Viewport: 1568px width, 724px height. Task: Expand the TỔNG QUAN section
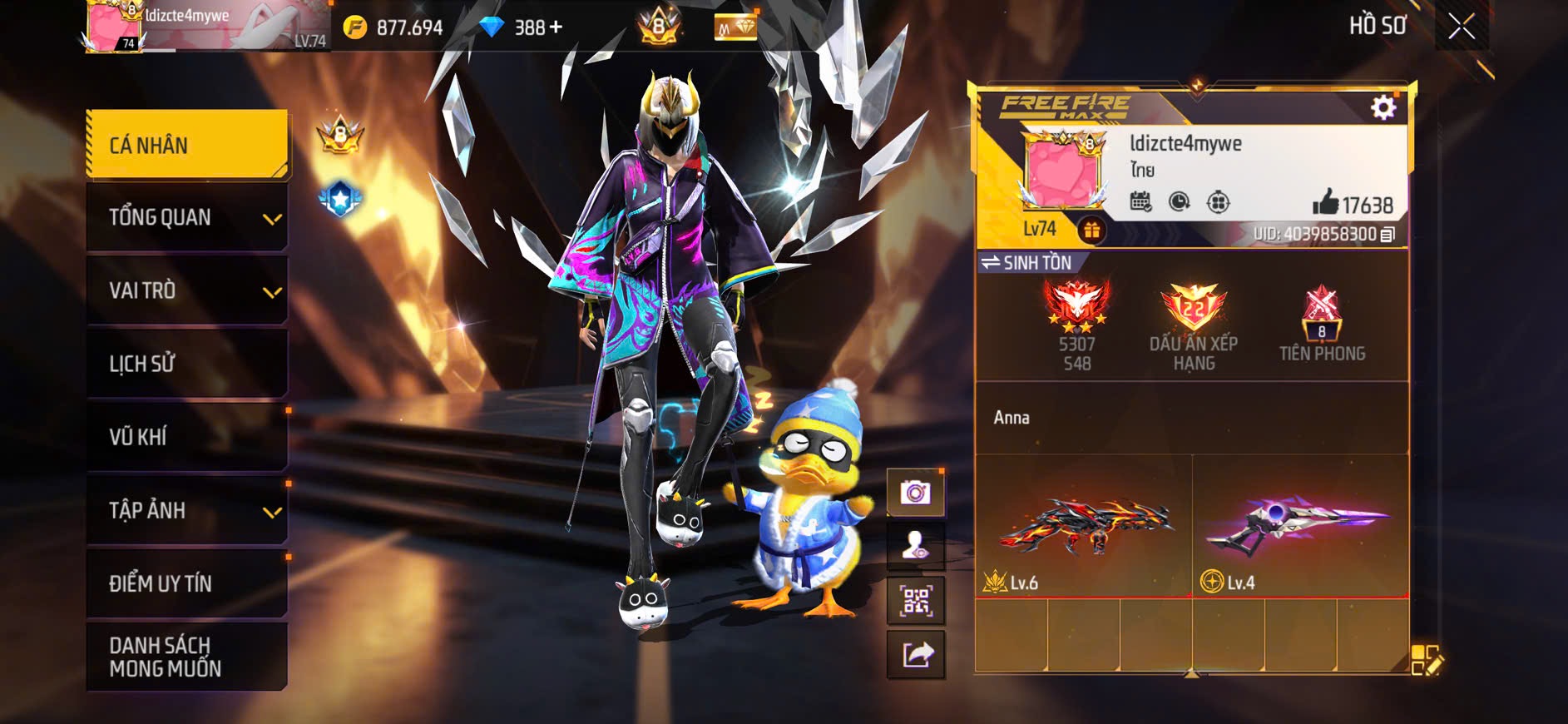coord(187,218)
